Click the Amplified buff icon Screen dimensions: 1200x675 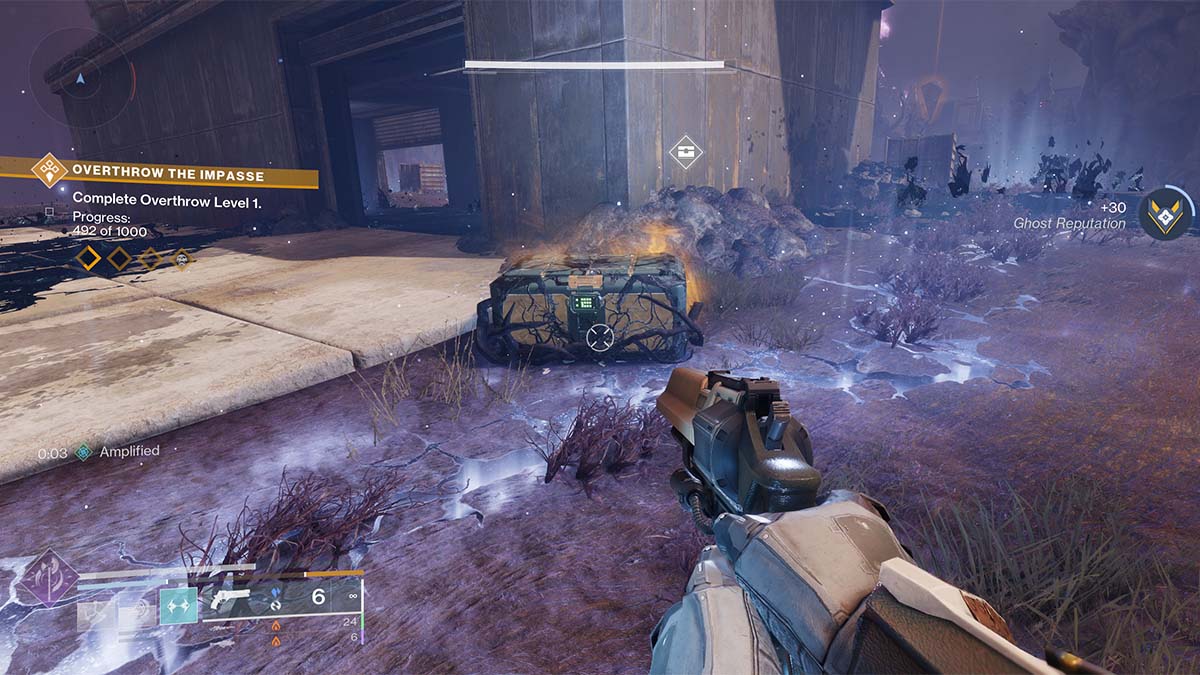(84, 452)
